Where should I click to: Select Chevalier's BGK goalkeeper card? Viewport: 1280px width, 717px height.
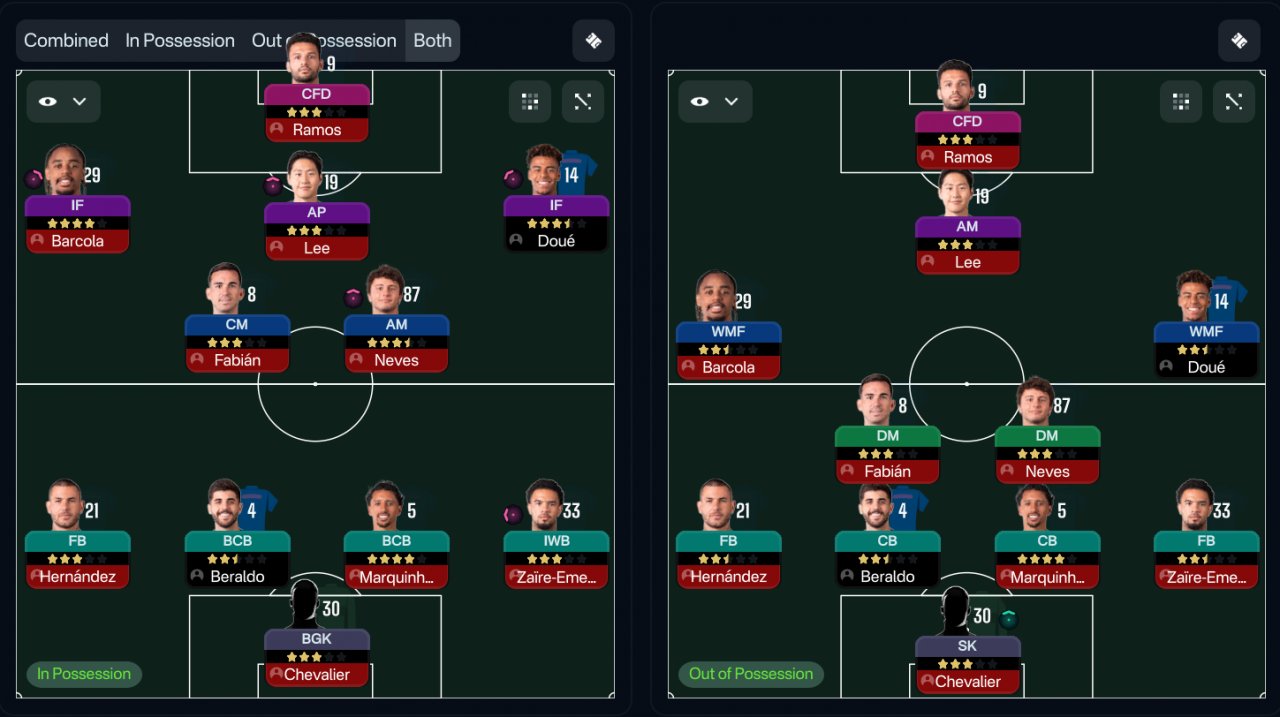click(x=317, y=657)
